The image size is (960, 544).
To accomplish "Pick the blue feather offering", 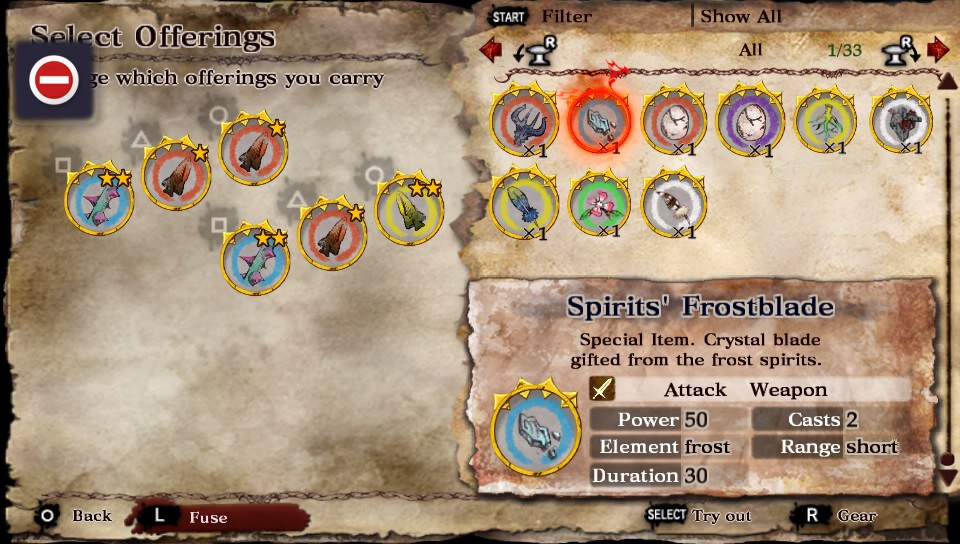I will pyautogui.click(x=524, y=204).
